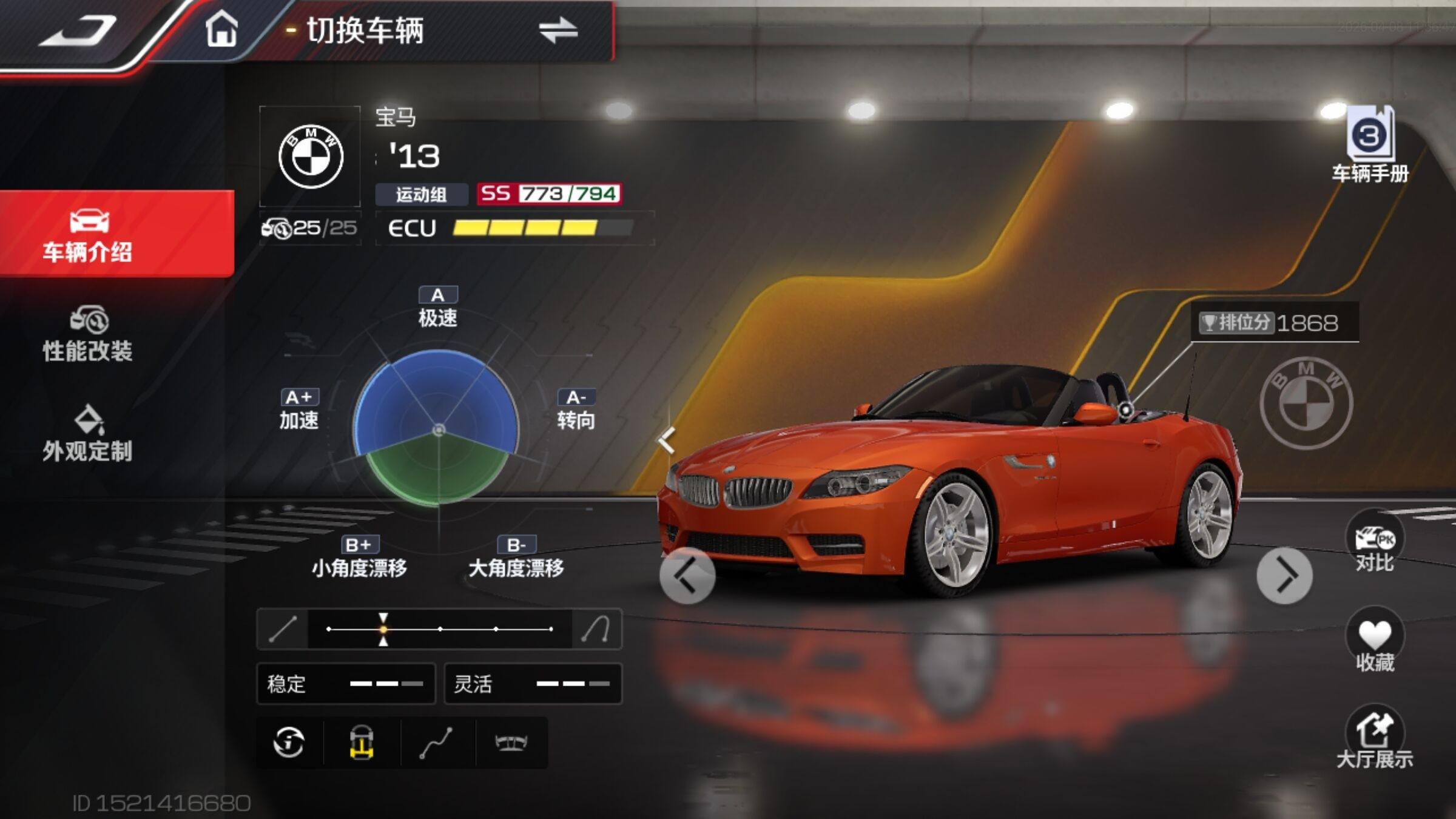Viewport: 1456px width, 819px height.
Task: Click the BMW brand logo box
Action: tap(310, 157)
